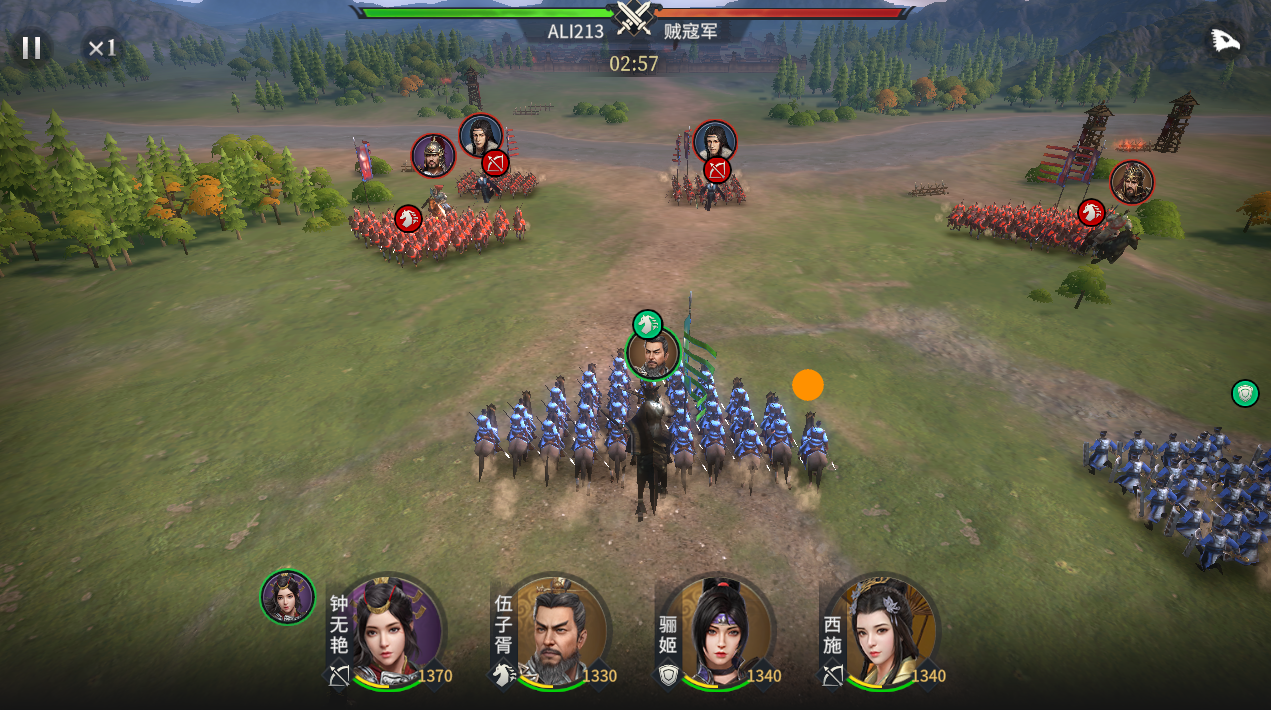This screenshot has height=710, width=1271.
Task: Toggle the ×1 battle speed
Action: pyautogui.click(x=102, y=47)
